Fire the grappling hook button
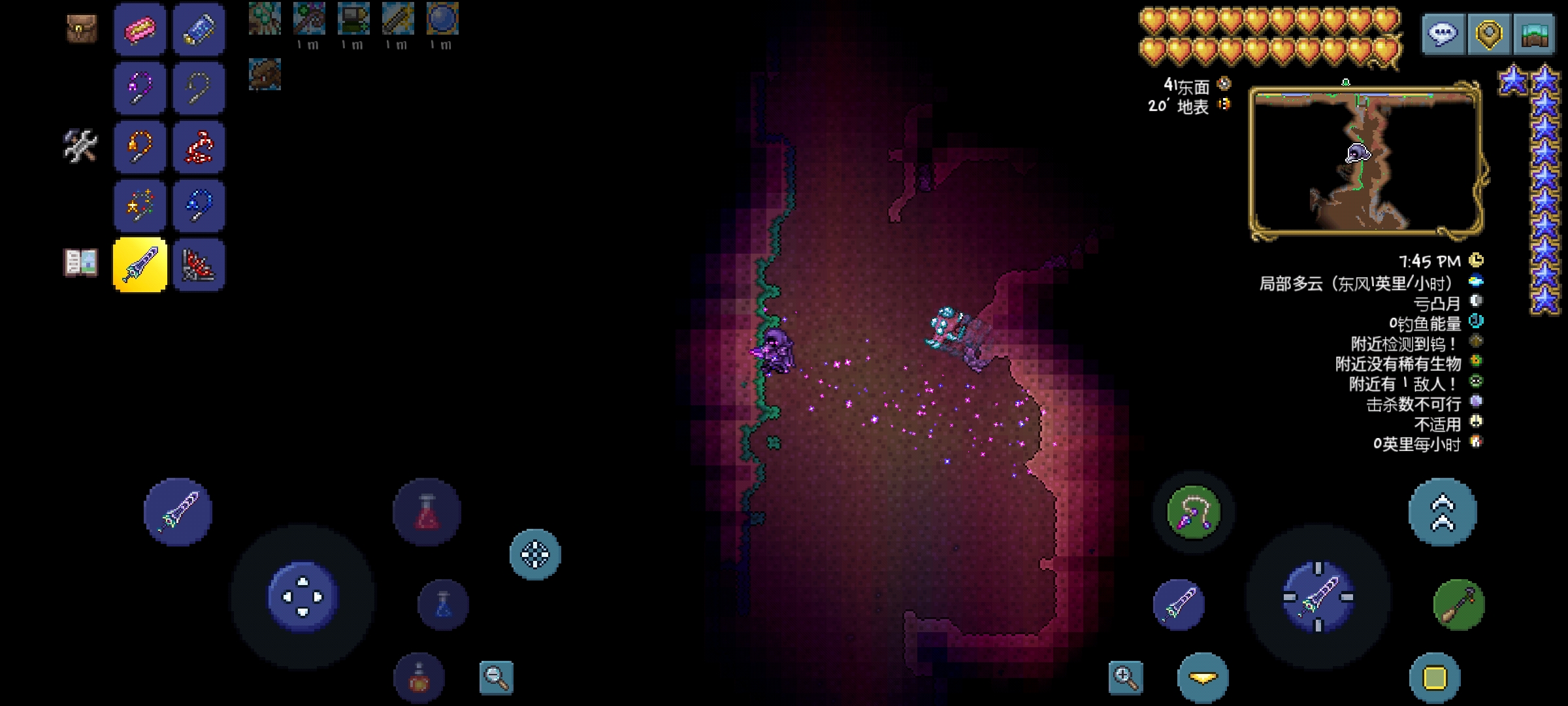Screen dimensions: 1568x706 click(x=1194, y=512)
